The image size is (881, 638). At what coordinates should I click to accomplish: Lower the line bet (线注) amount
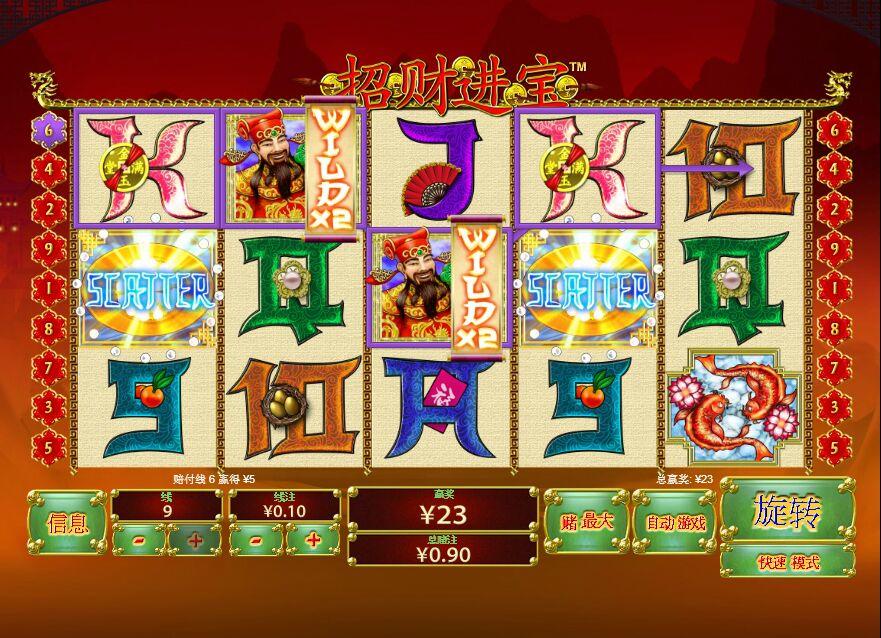tap(256, 540)
